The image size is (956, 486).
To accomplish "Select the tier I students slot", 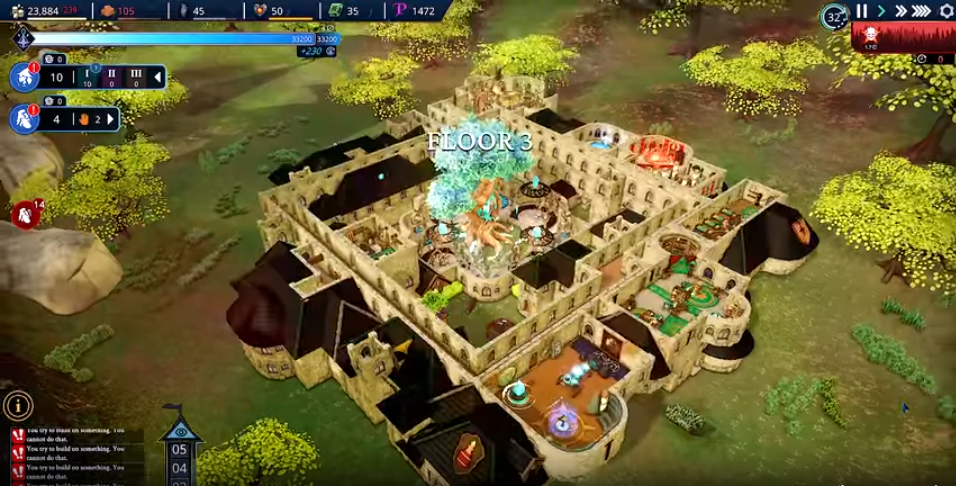I will [x=86, y=78].
